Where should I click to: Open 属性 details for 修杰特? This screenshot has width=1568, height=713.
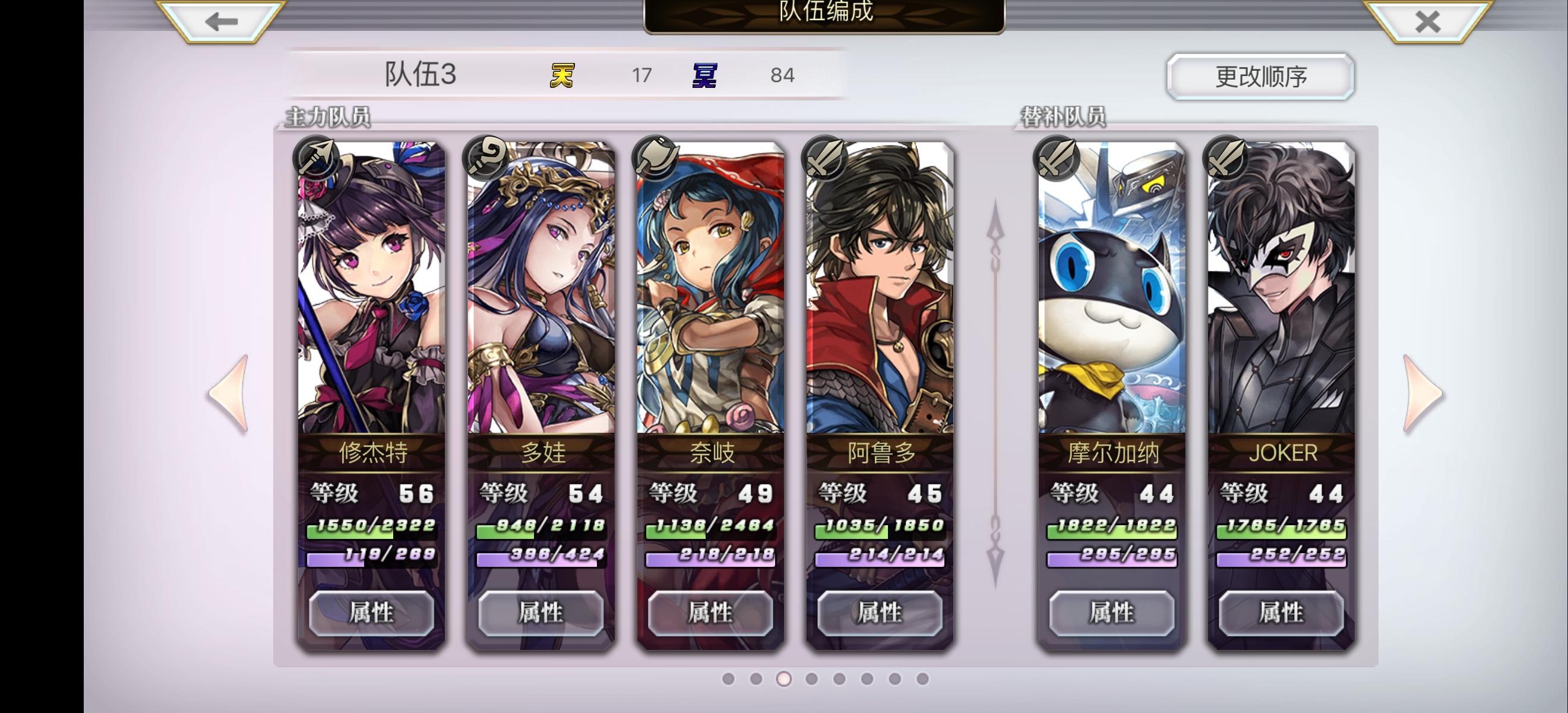pyautogui.click(x=371, y=614)
